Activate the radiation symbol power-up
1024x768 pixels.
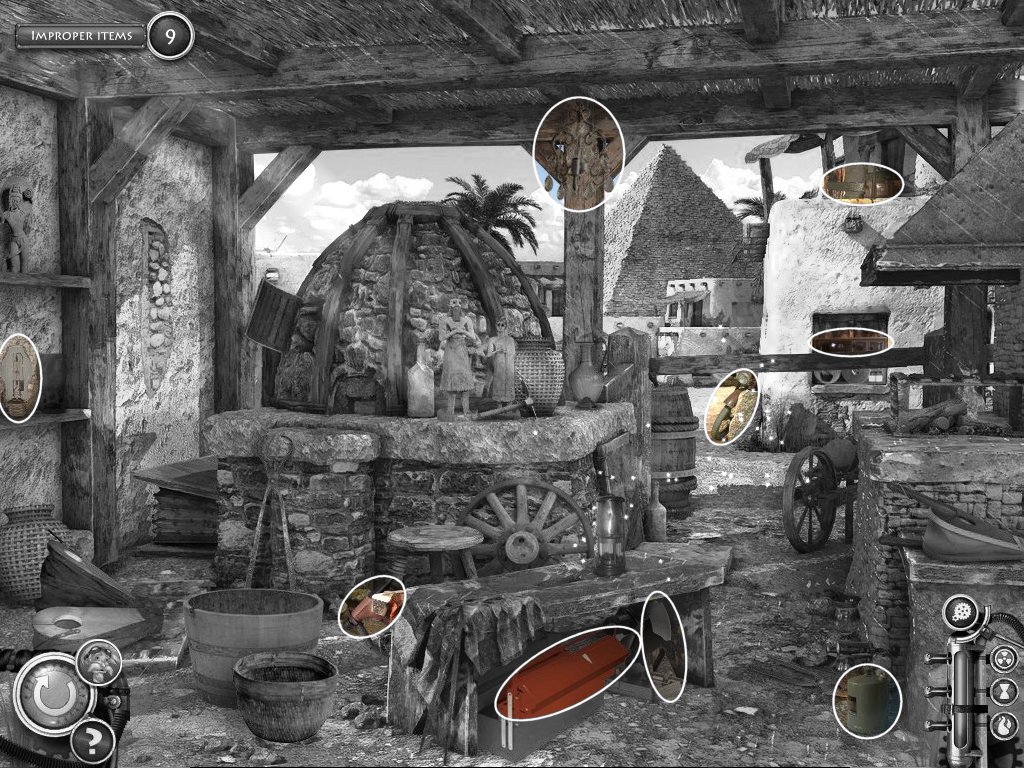(1004, 659)
